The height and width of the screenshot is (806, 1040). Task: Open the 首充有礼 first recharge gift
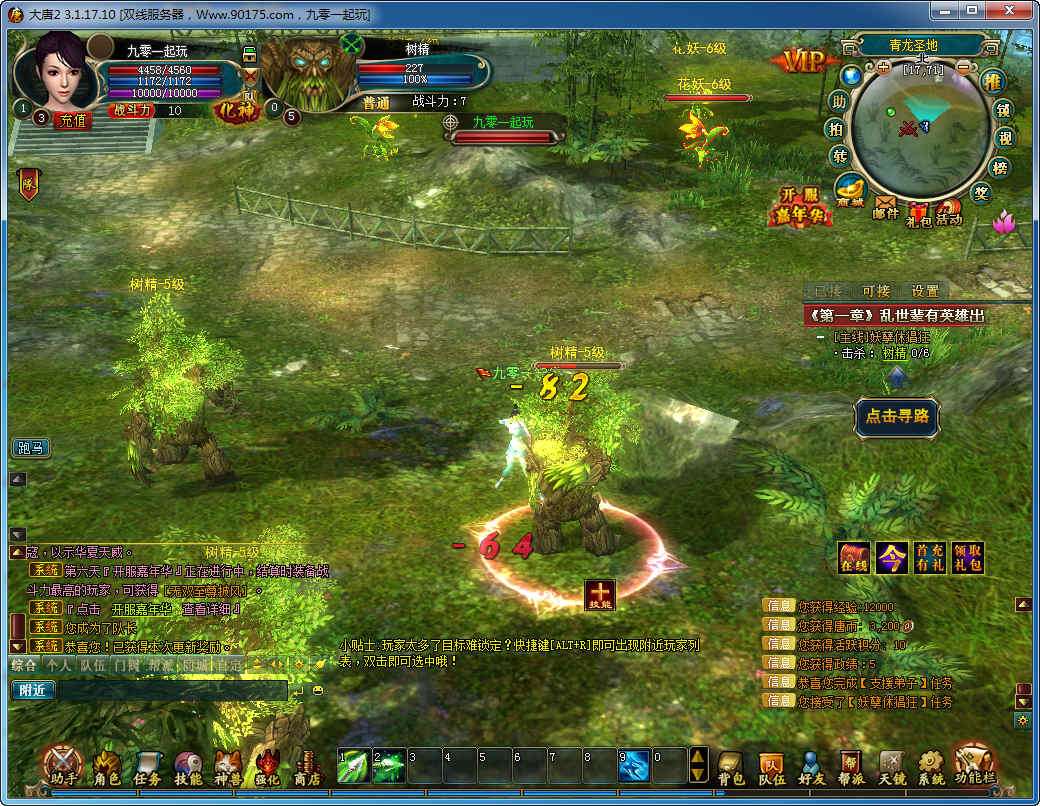point(929,558)
